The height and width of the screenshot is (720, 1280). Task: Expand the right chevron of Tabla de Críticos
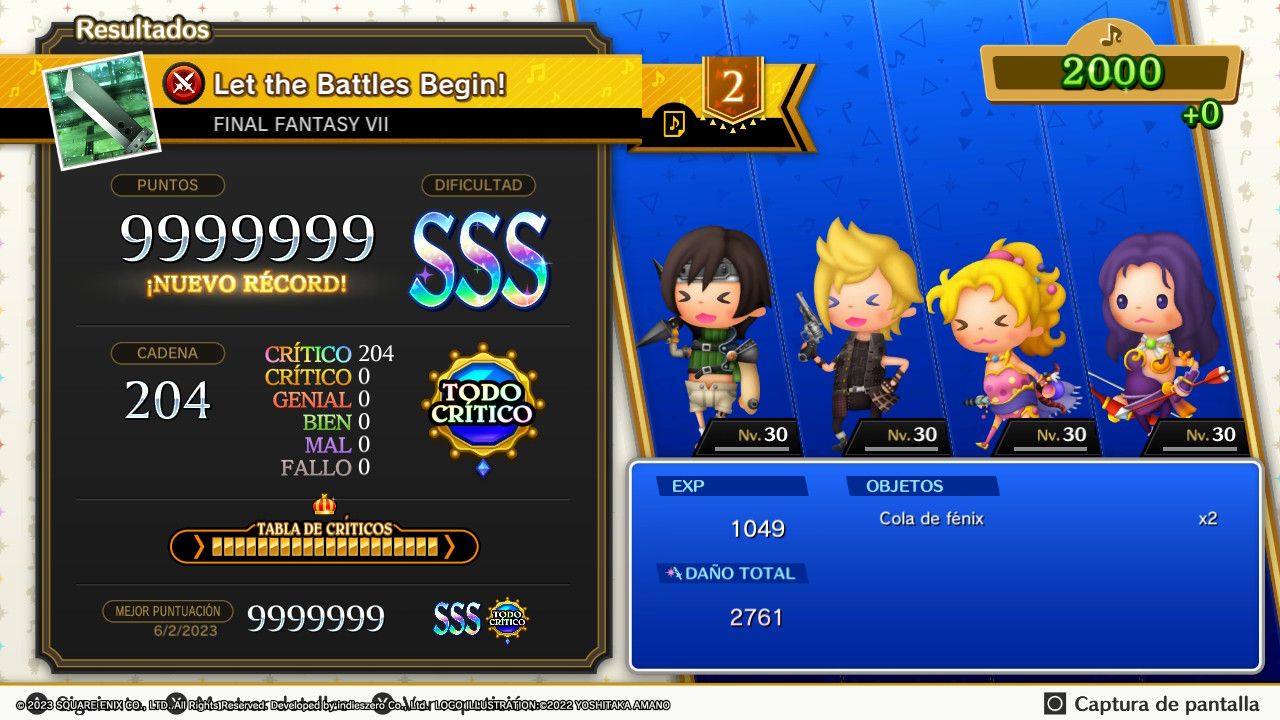(x=452, y=548)
